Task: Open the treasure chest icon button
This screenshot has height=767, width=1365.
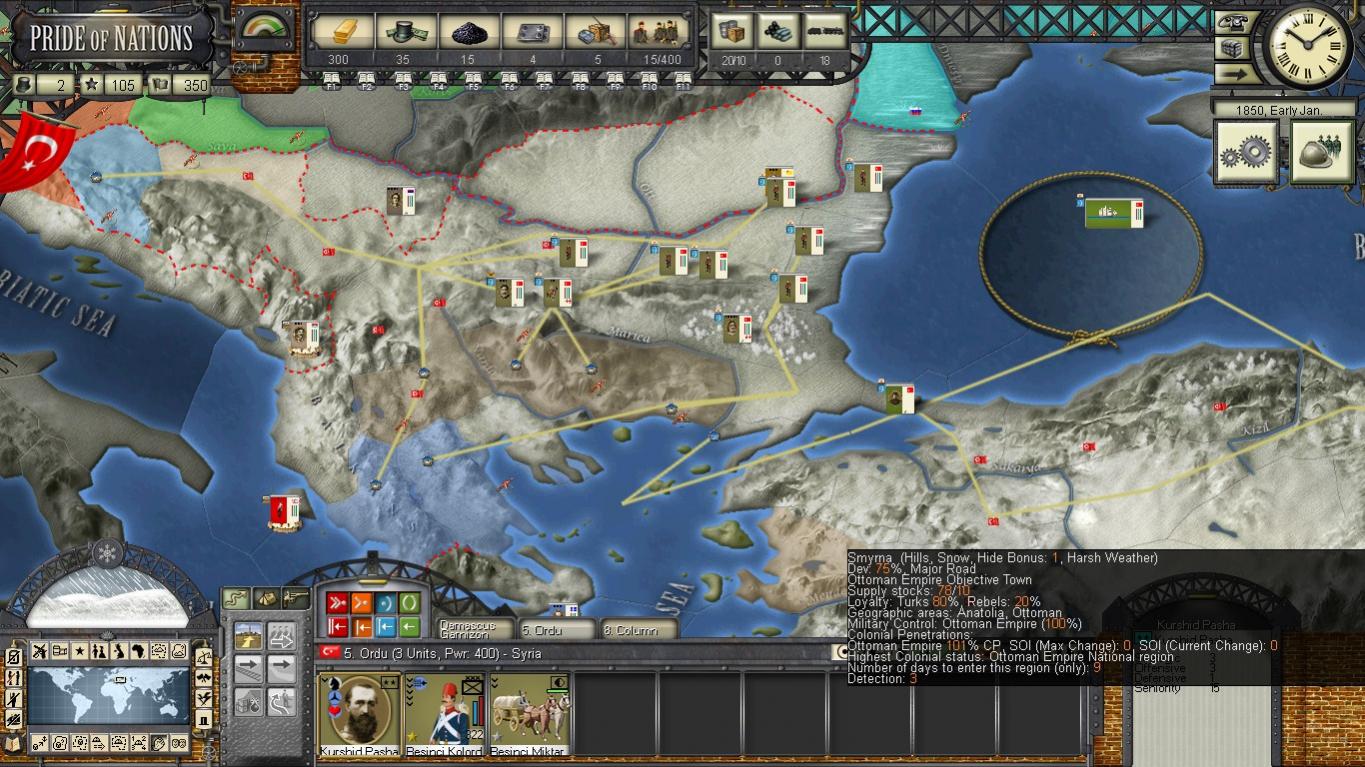Action: (x=1236, y=48)
